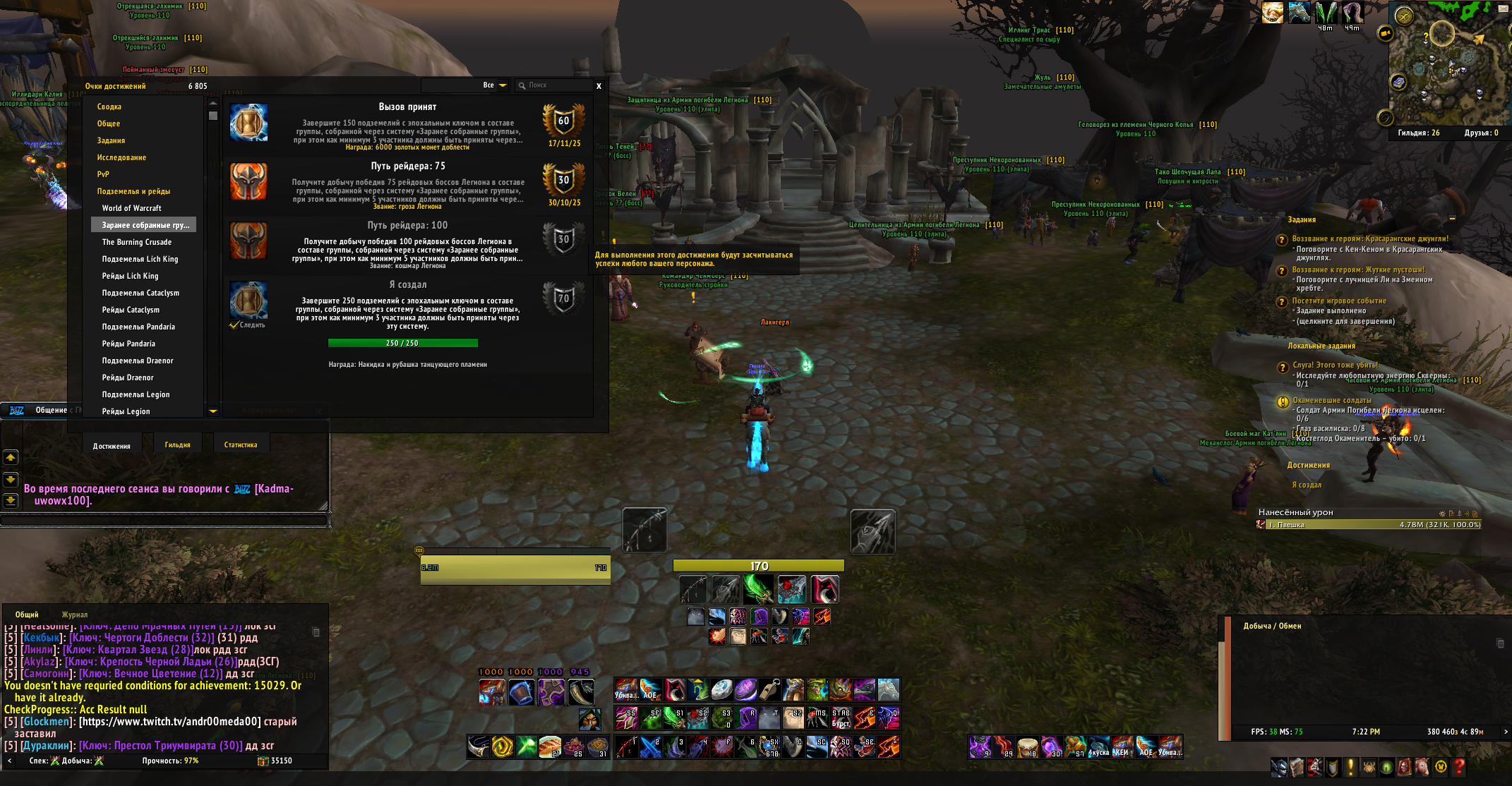Select the 'Рейды Legion' subcategory
This screenshot has width=1512, height=786.
[x=126, y=411]
